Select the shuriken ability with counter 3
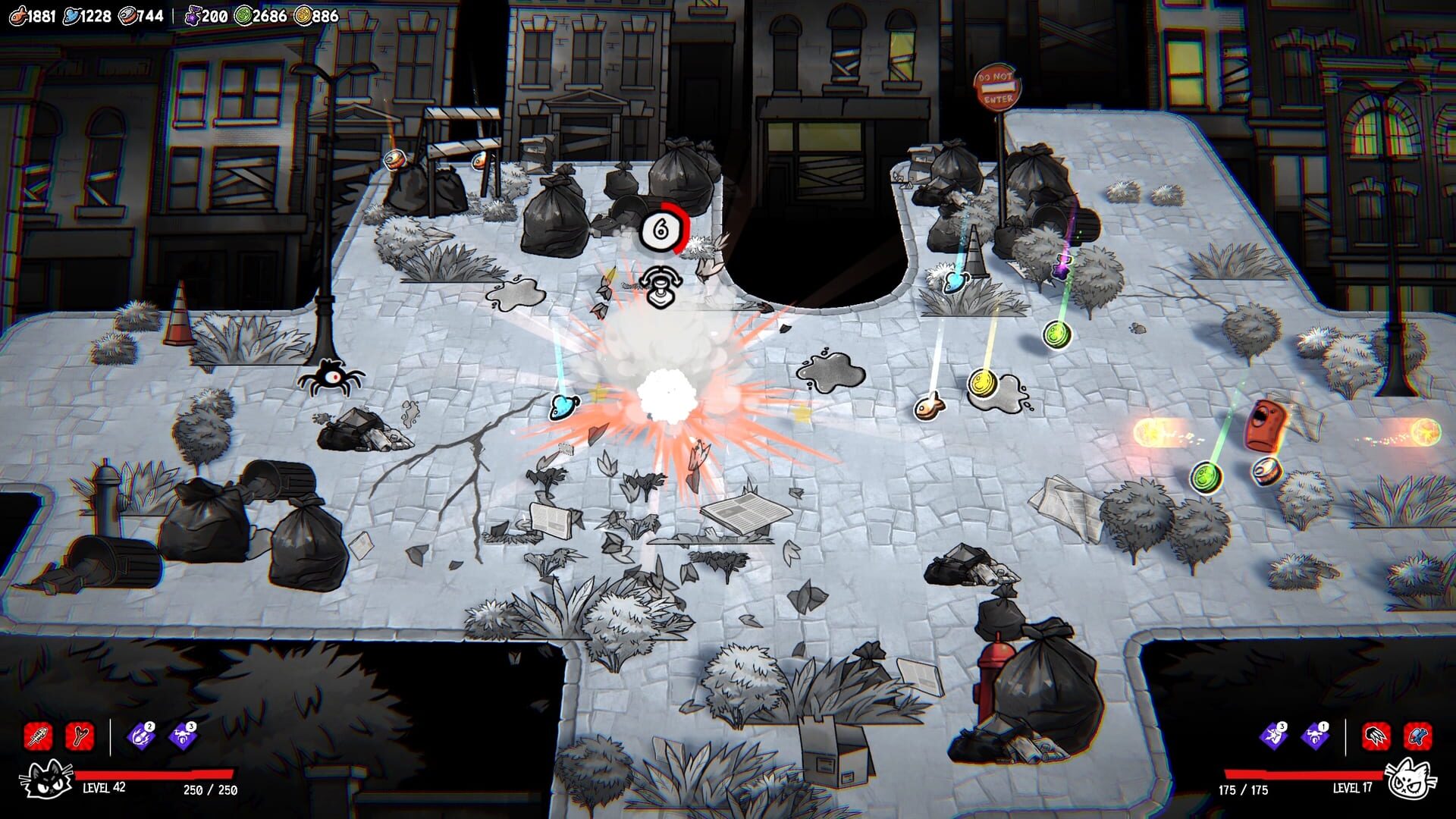The height and width of the screenshot is (819, 1456). 1272,736
